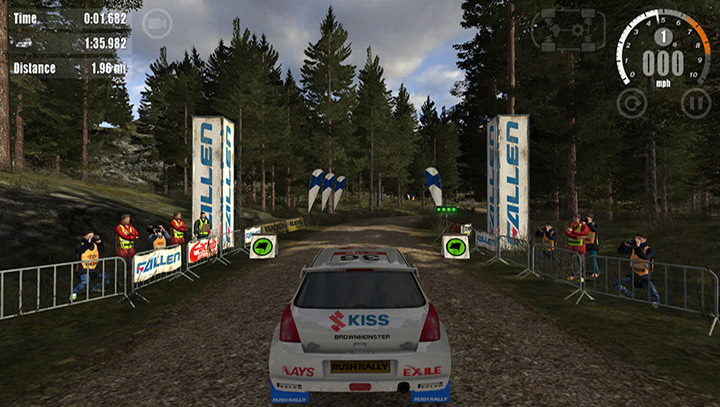This screenshot has height=407, width=720.
Task: Pause the rally race
Action: click(695, 103)
